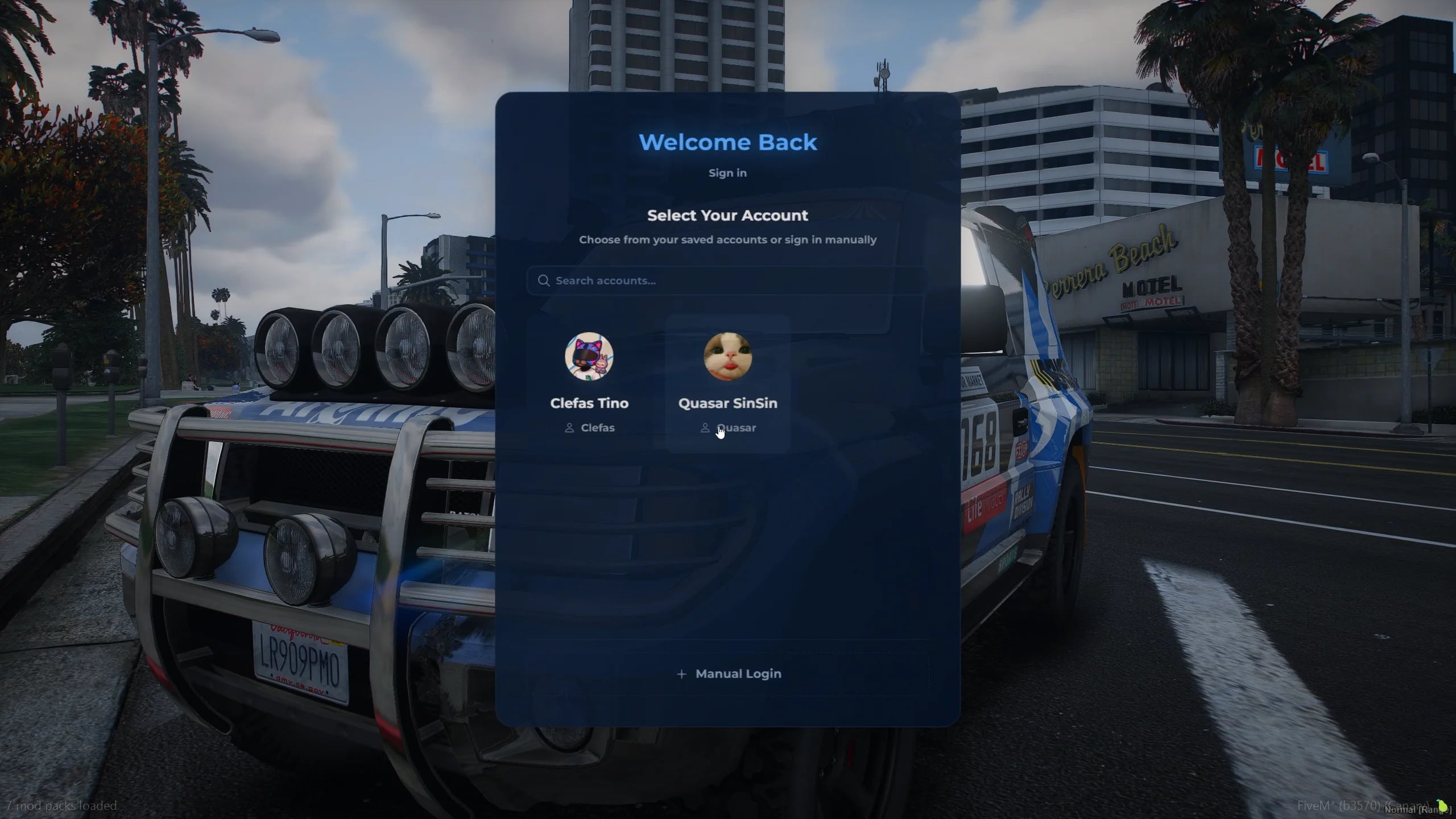Image resolution: width=1456 pixels, height=819 pixels.
Task: Click the Sign in label
Action: point(728,173)
